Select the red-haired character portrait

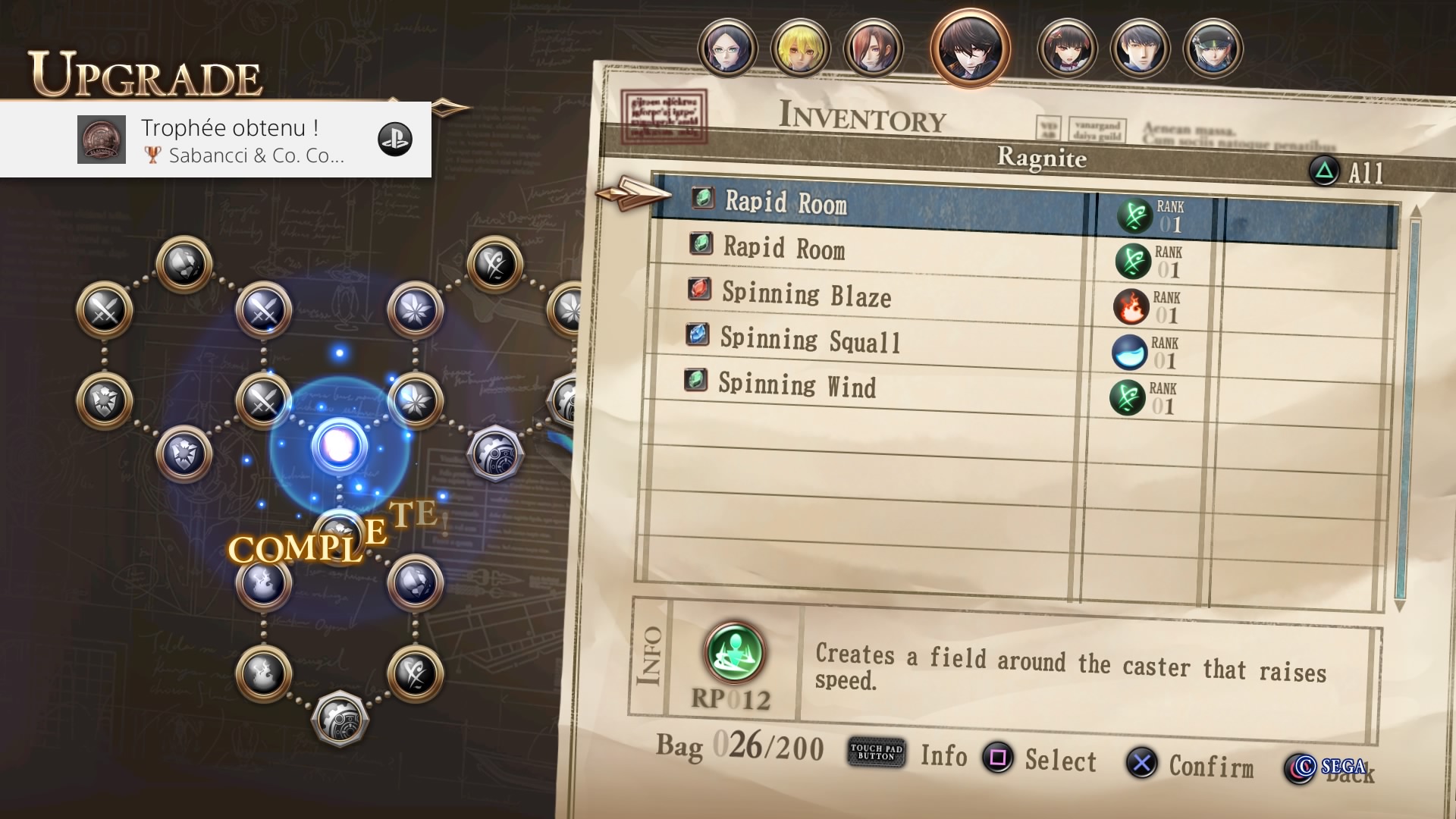pos(873,49)
